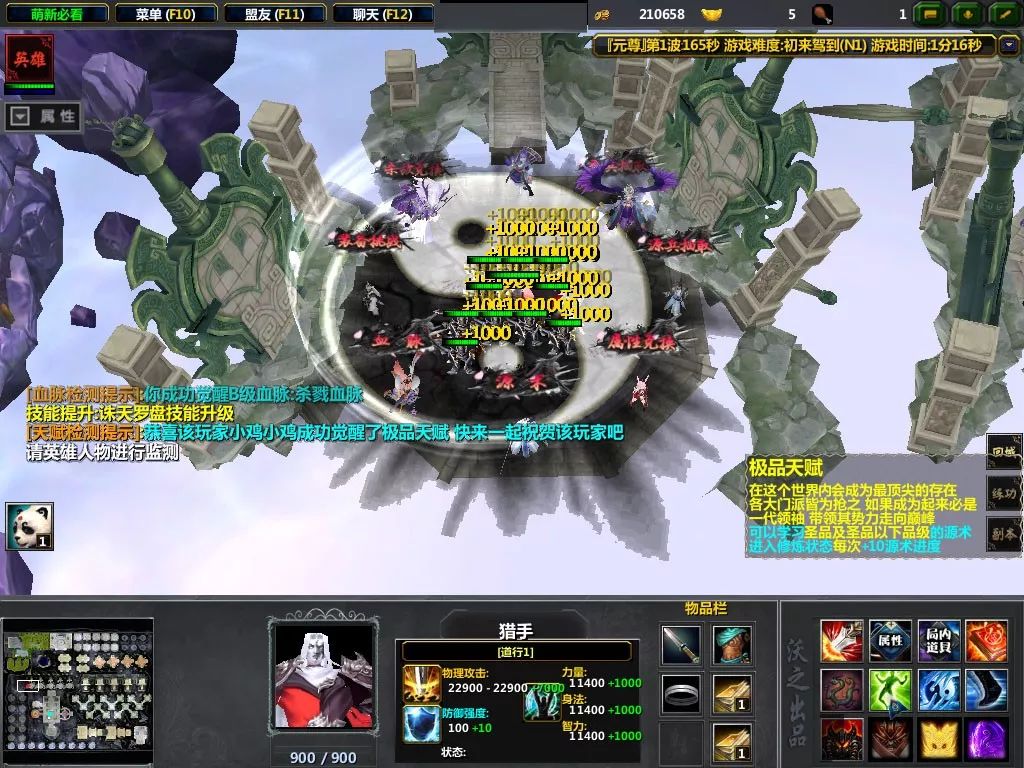Open the 盟友 (F11) allies panel
1024x768 pixels.
pos(274,14)
